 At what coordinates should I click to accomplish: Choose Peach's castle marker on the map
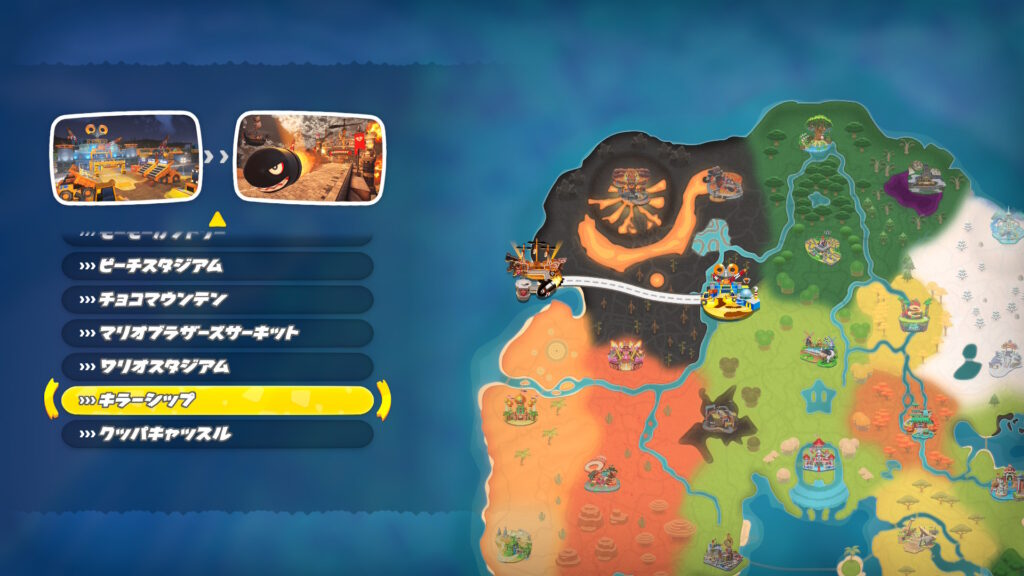pyautogui.click(x=819, y=461)
